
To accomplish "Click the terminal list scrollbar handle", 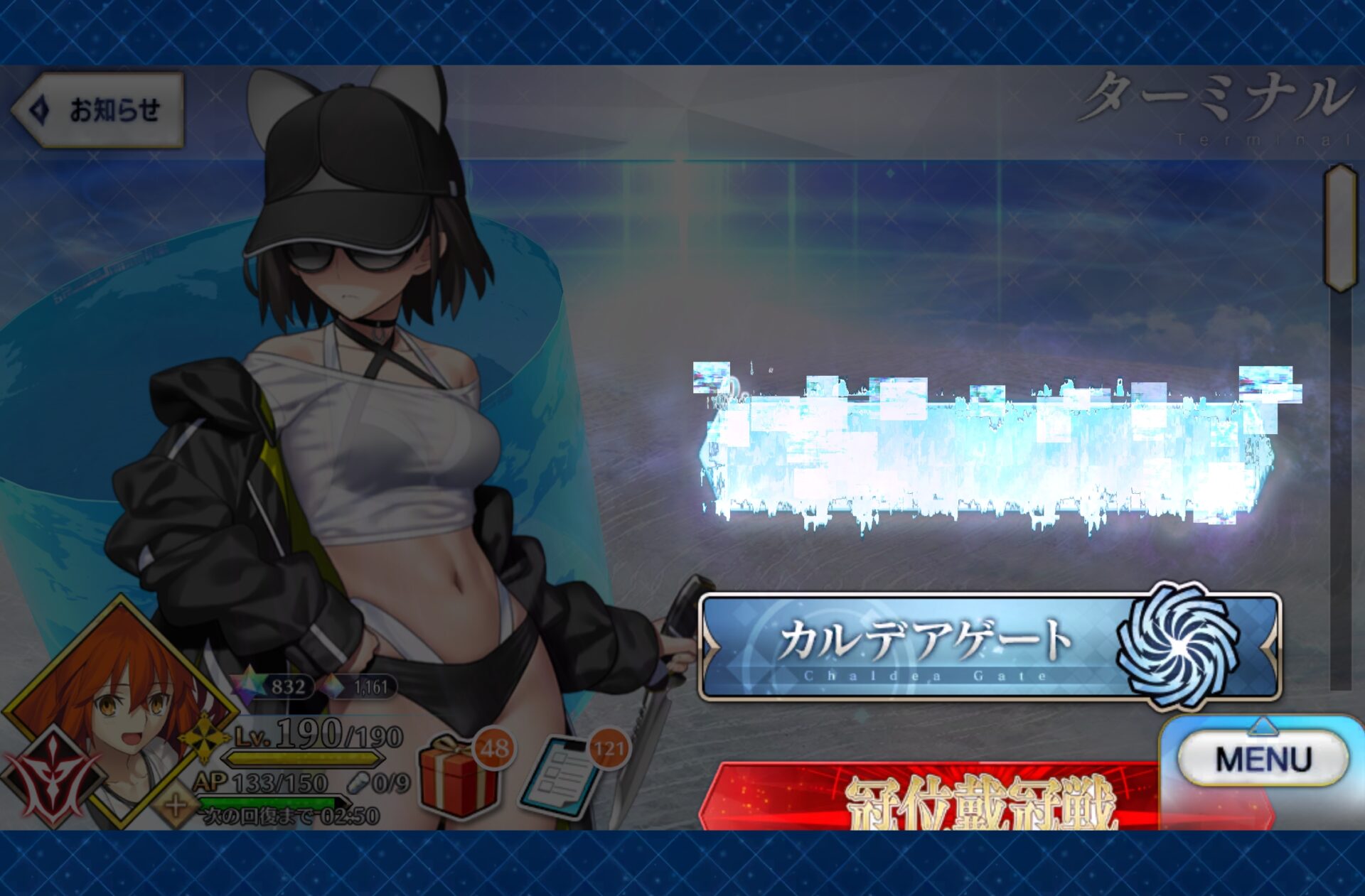I will [x=1341, y=227].
